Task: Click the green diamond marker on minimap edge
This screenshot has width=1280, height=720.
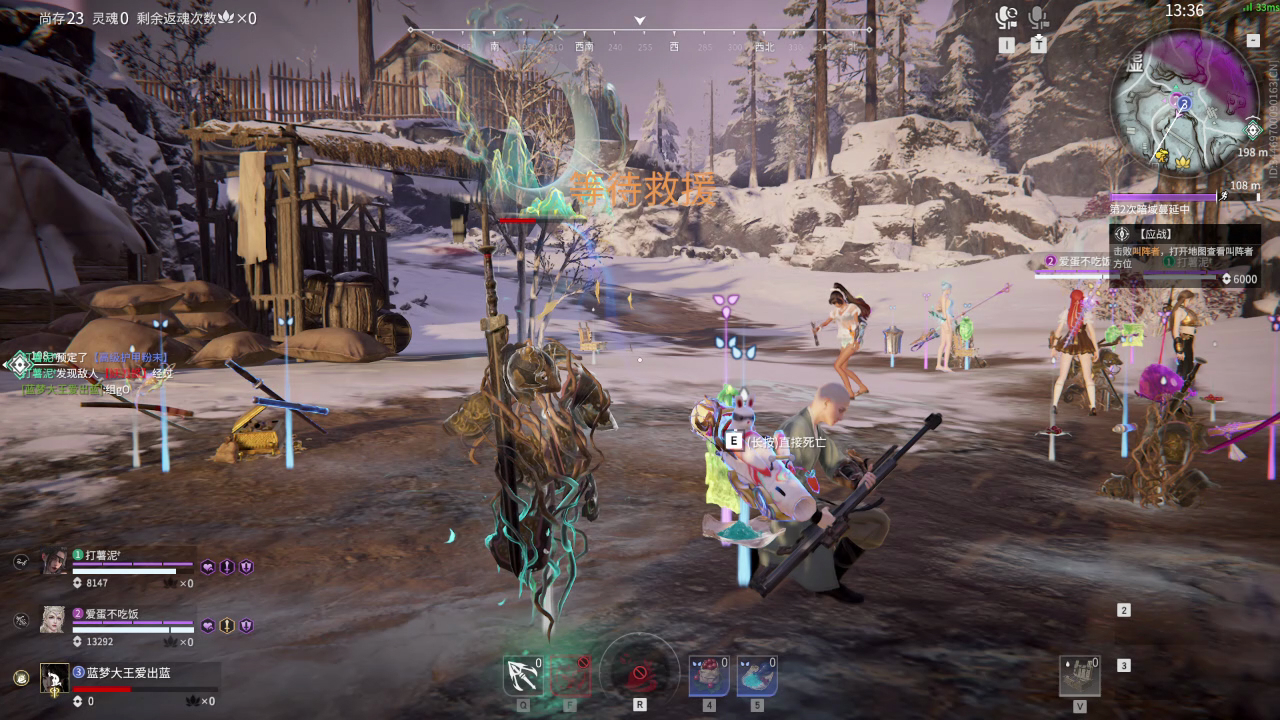Action: pos(1253,130)
